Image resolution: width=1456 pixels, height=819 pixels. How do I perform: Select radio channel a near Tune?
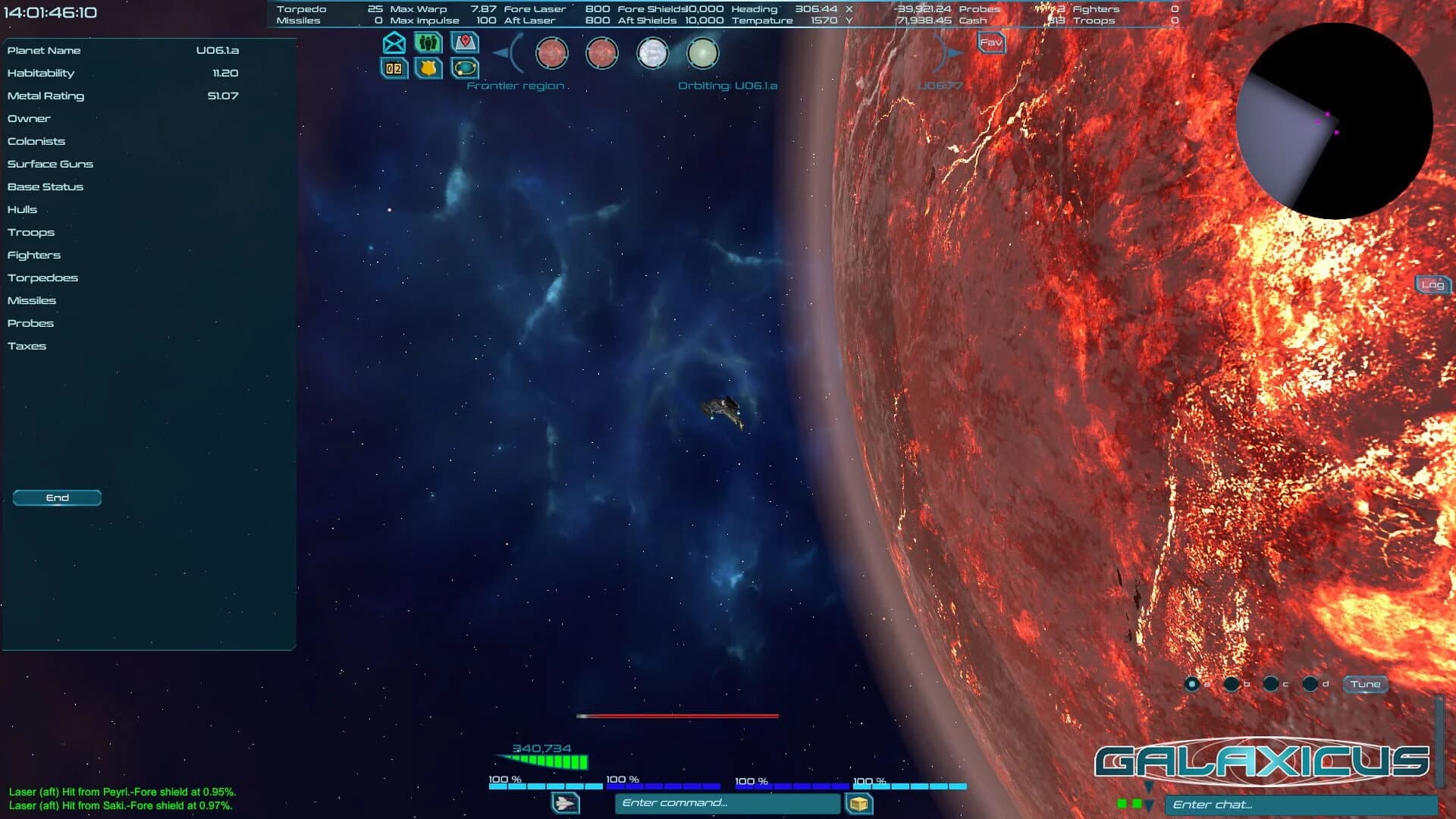(1194, 682)
